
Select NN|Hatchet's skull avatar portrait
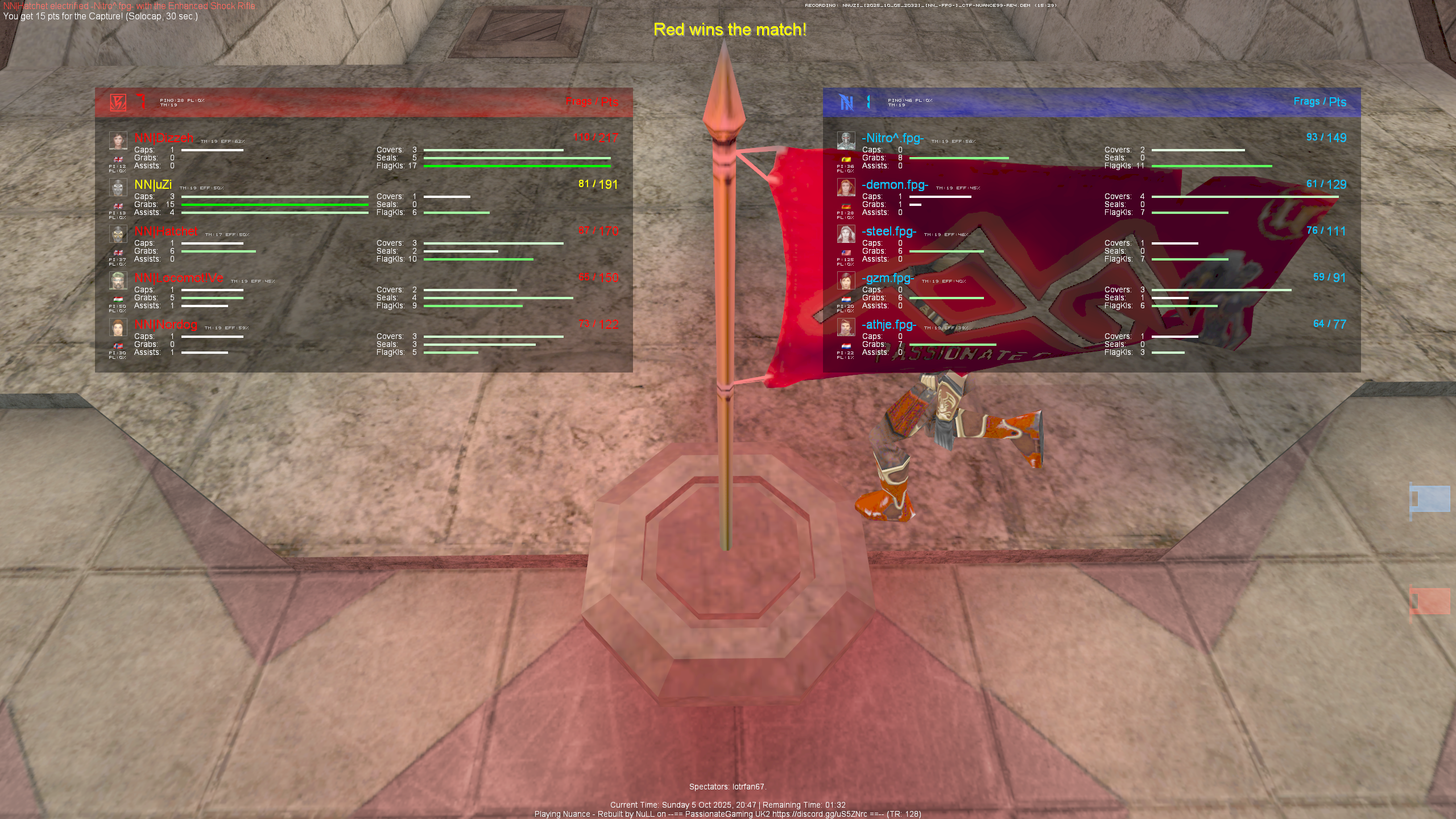click(x=119, y=233)
